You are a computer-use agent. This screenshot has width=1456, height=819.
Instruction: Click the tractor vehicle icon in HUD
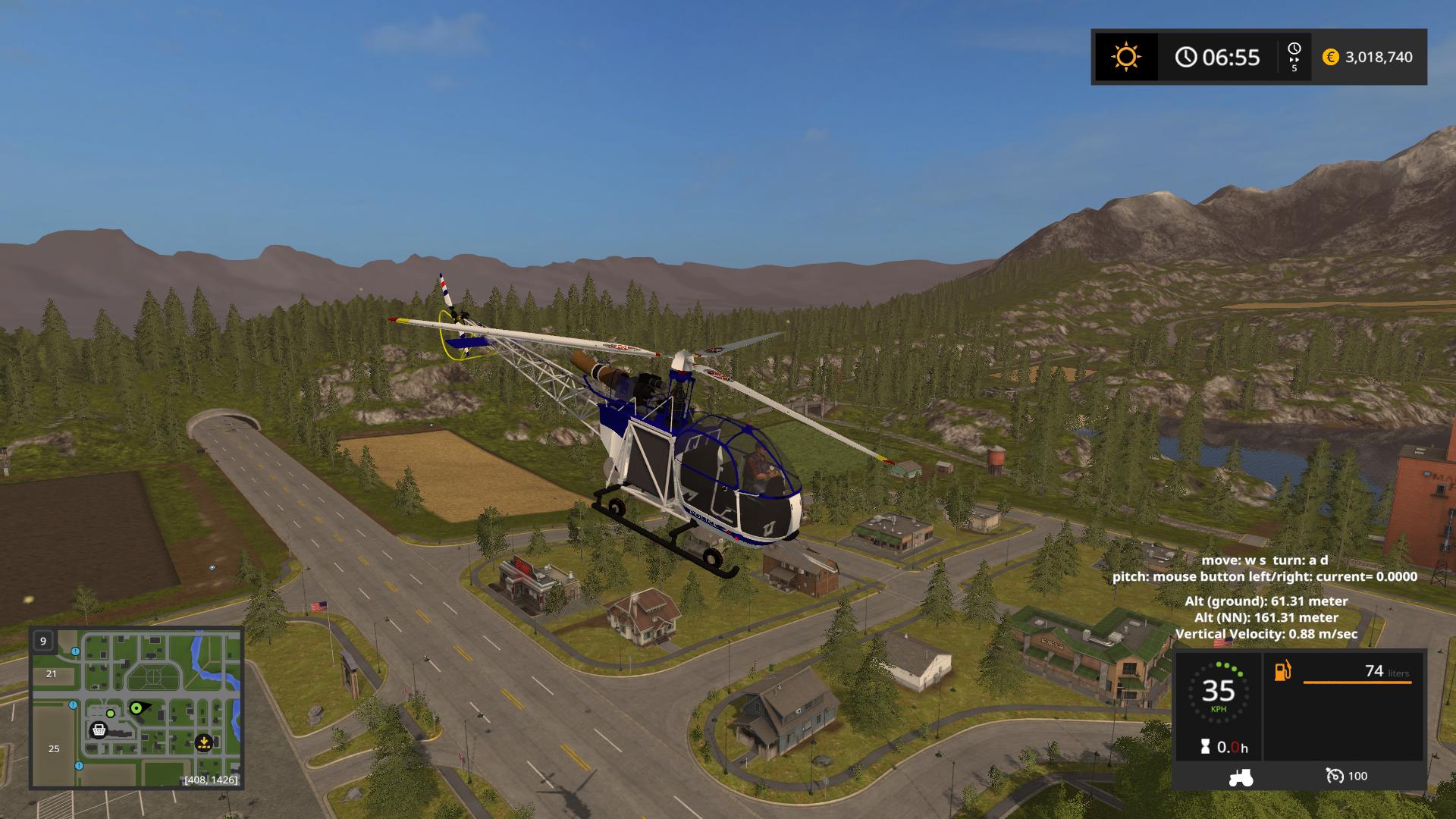tap(1241, 777)
